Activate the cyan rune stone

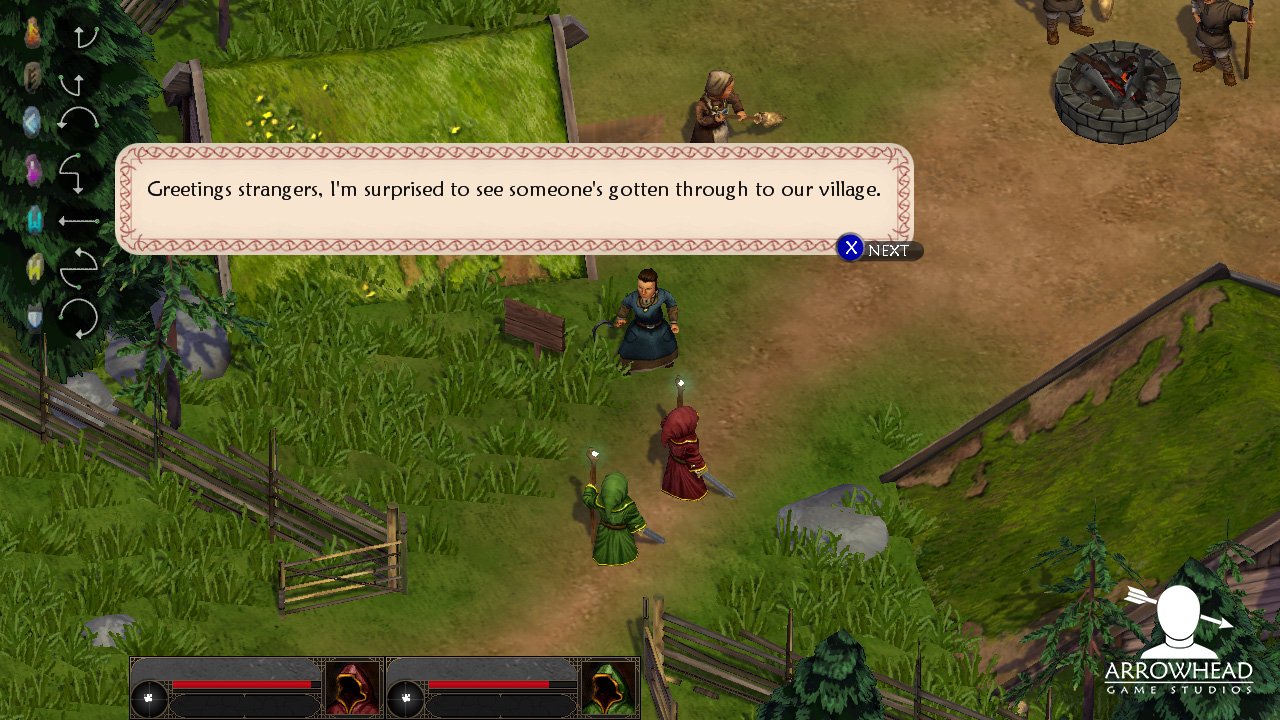point(35,219)
